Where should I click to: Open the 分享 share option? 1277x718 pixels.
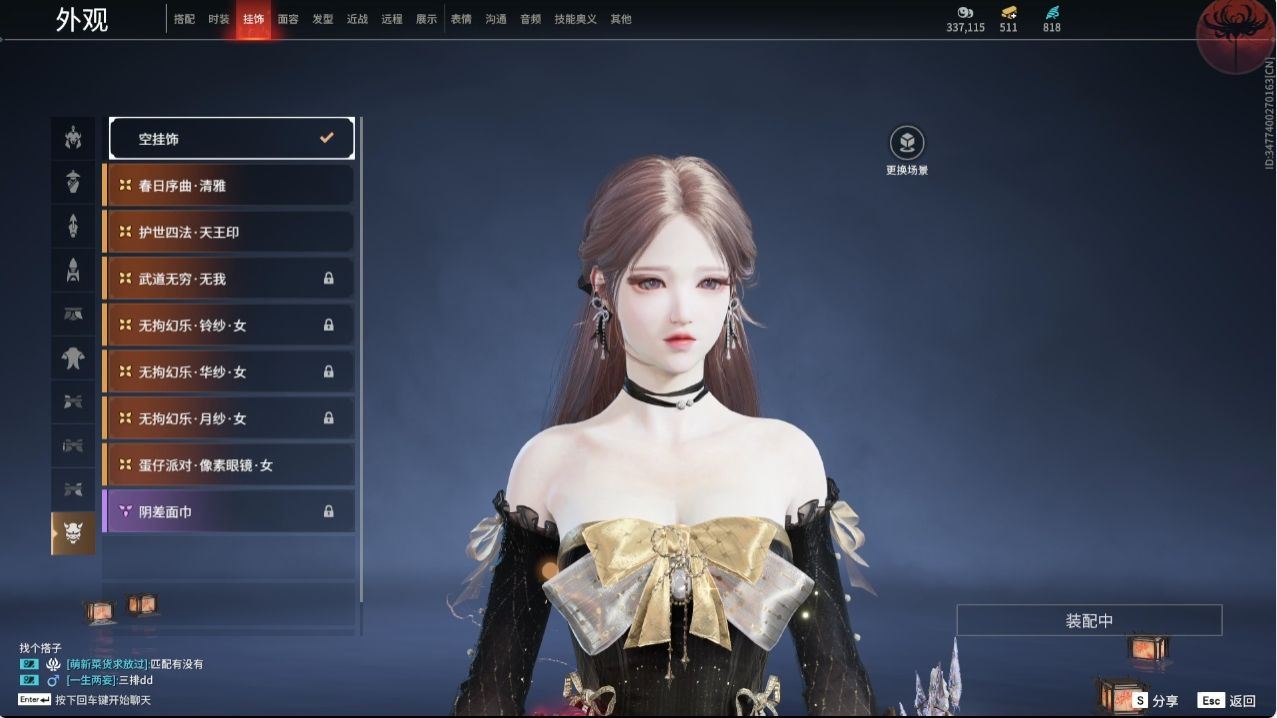(1155, 701)
